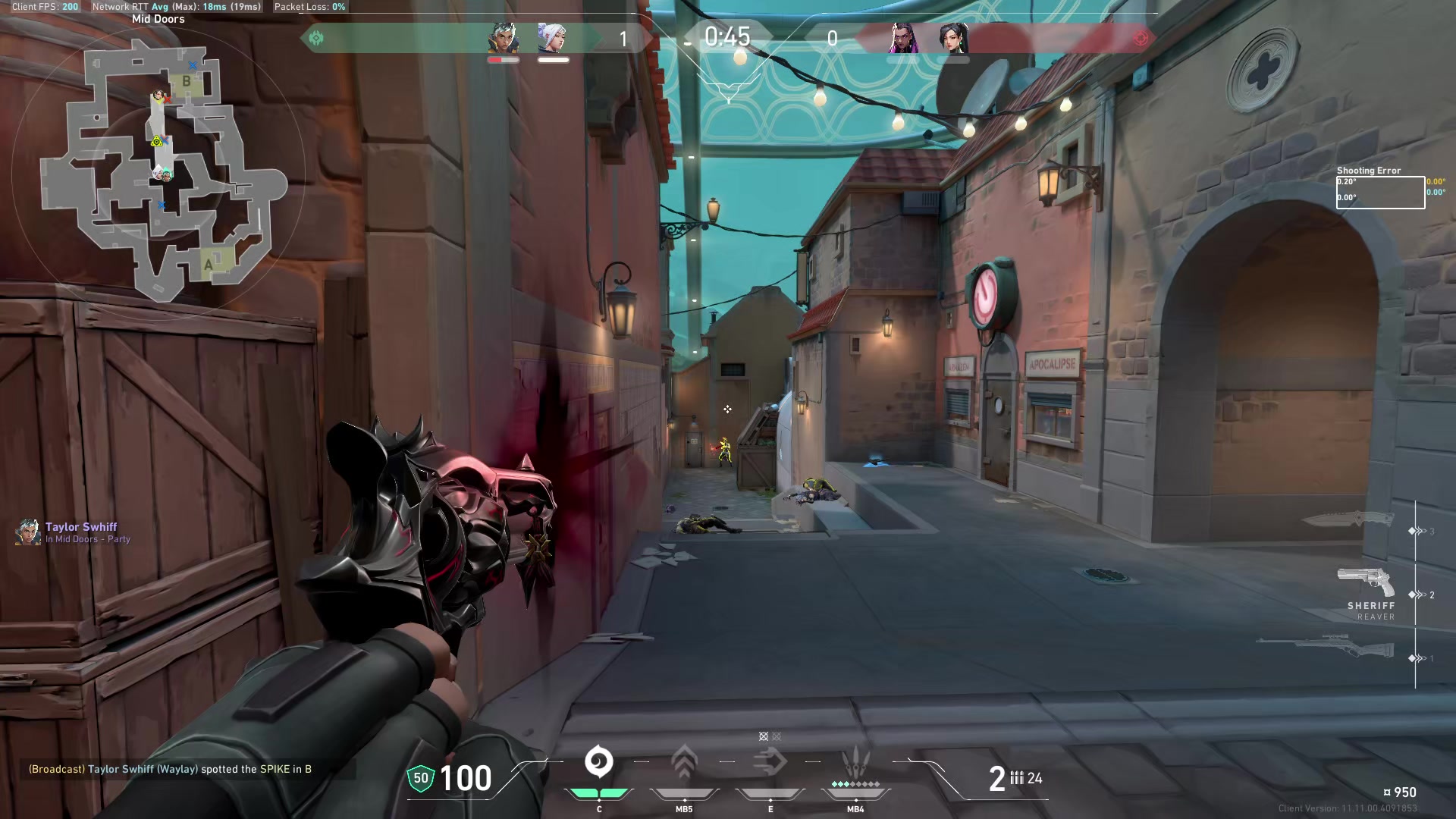
Task: Open the Shooting Error graph box
Action: coord(1379,193)
